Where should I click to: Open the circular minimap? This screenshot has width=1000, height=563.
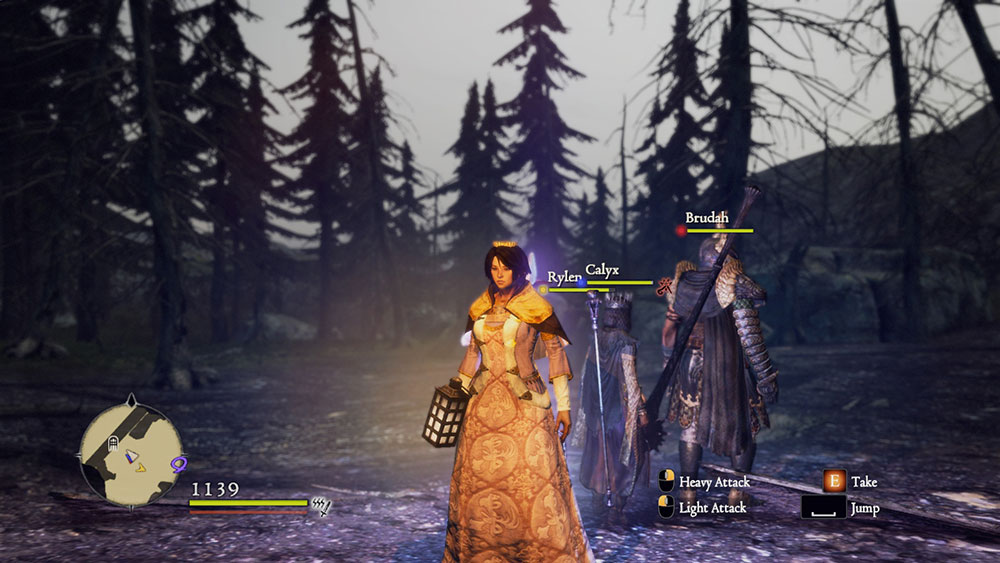tap(130, 452)
